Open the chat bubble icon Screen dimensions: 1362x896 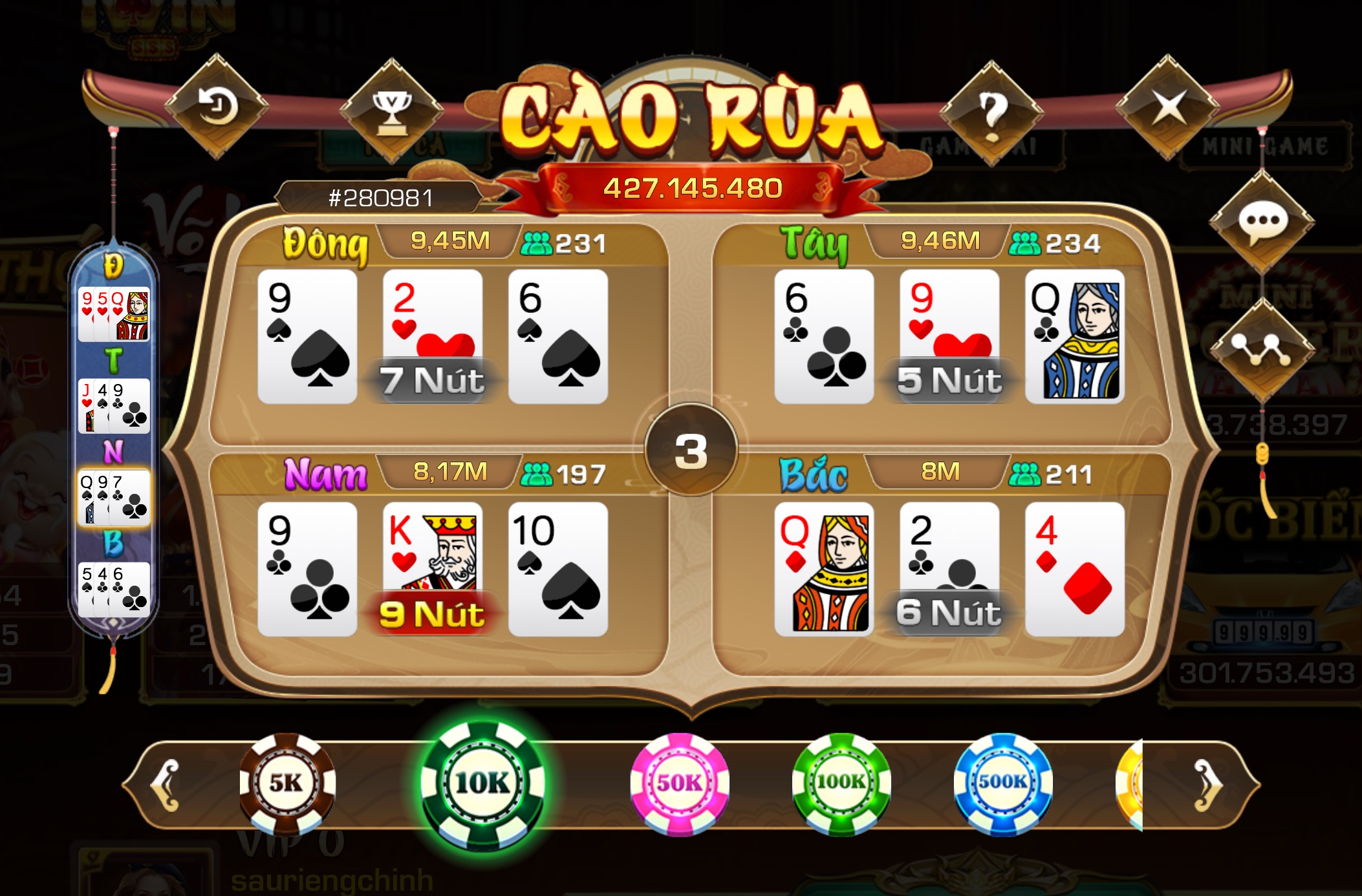click(1264, 219)
